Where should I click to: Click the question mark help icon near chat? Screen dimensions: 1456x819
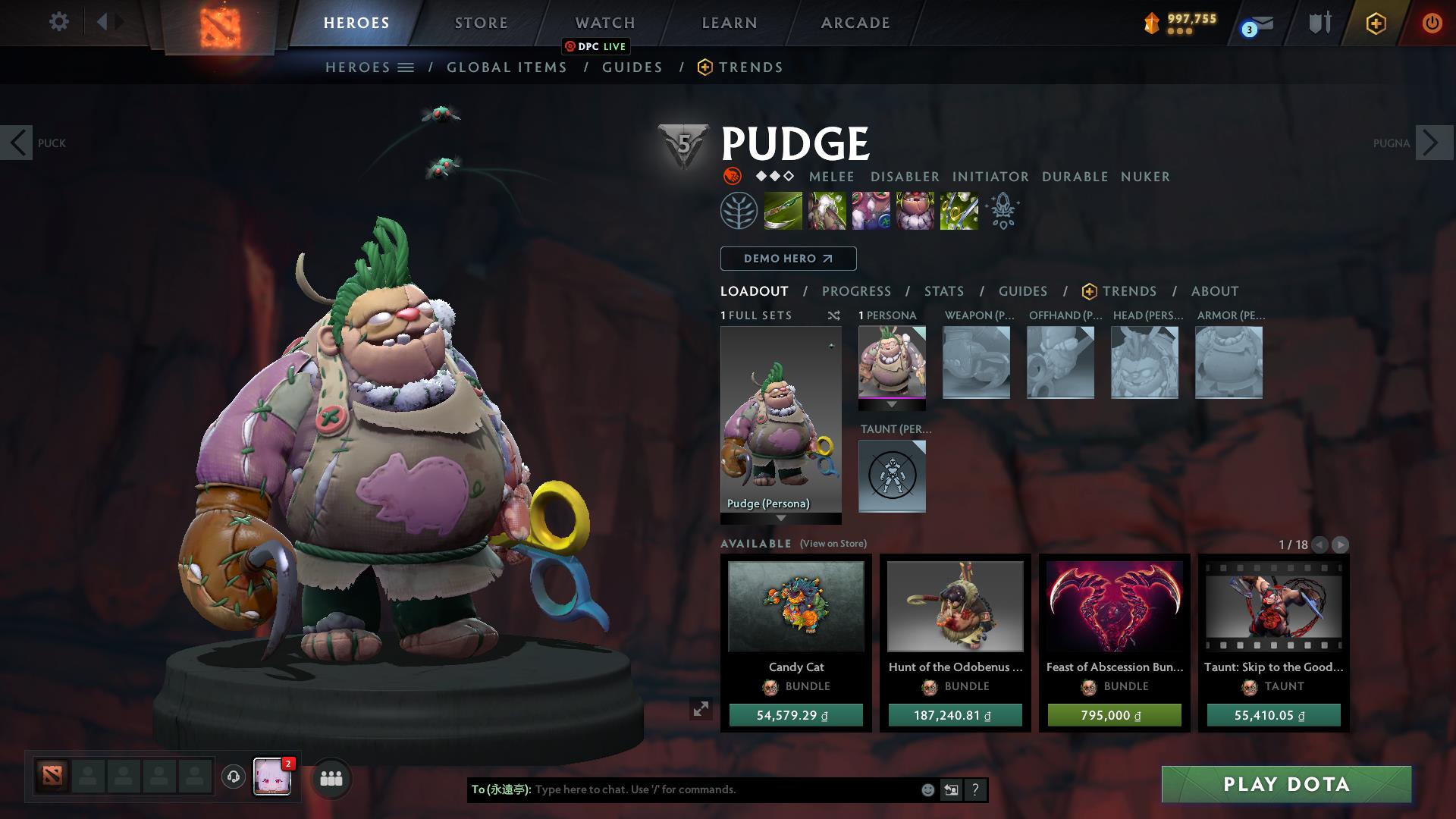975,789
